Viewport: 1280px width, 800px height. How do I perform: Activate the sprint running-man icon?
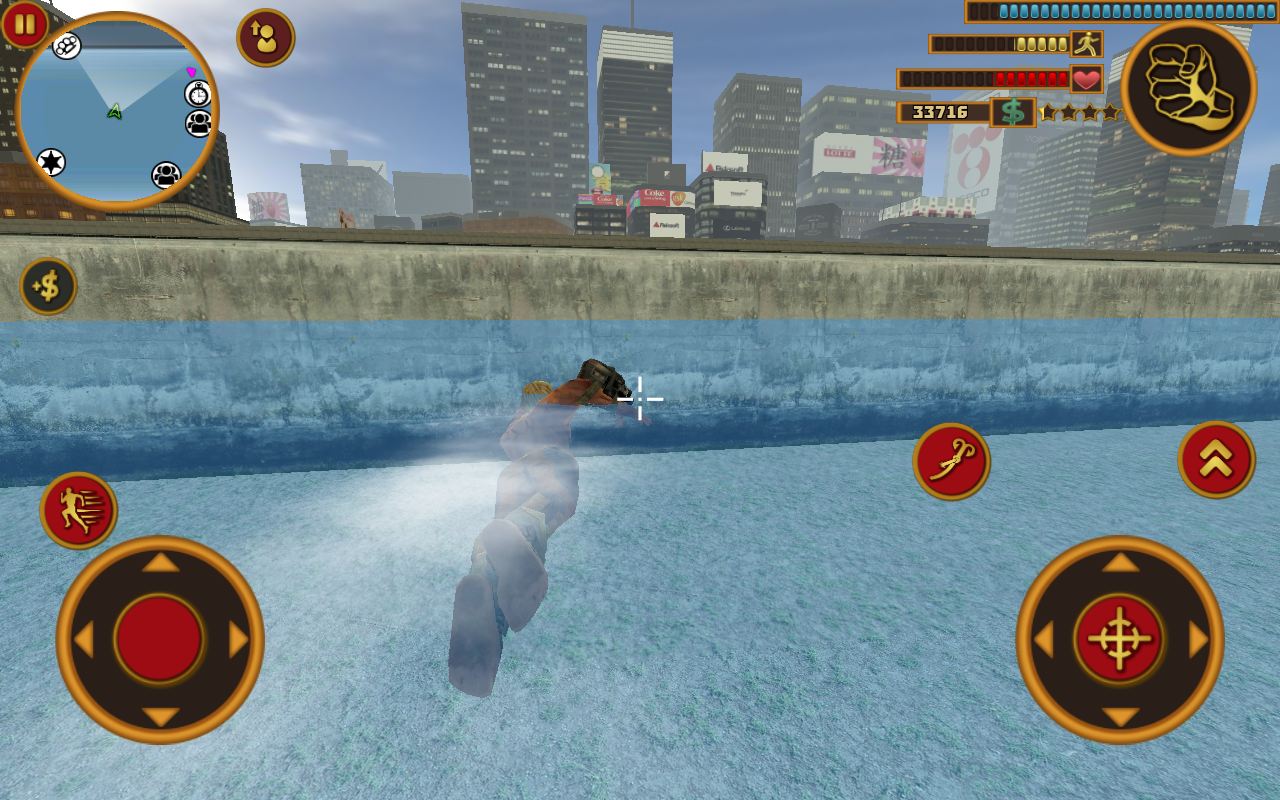76,507
